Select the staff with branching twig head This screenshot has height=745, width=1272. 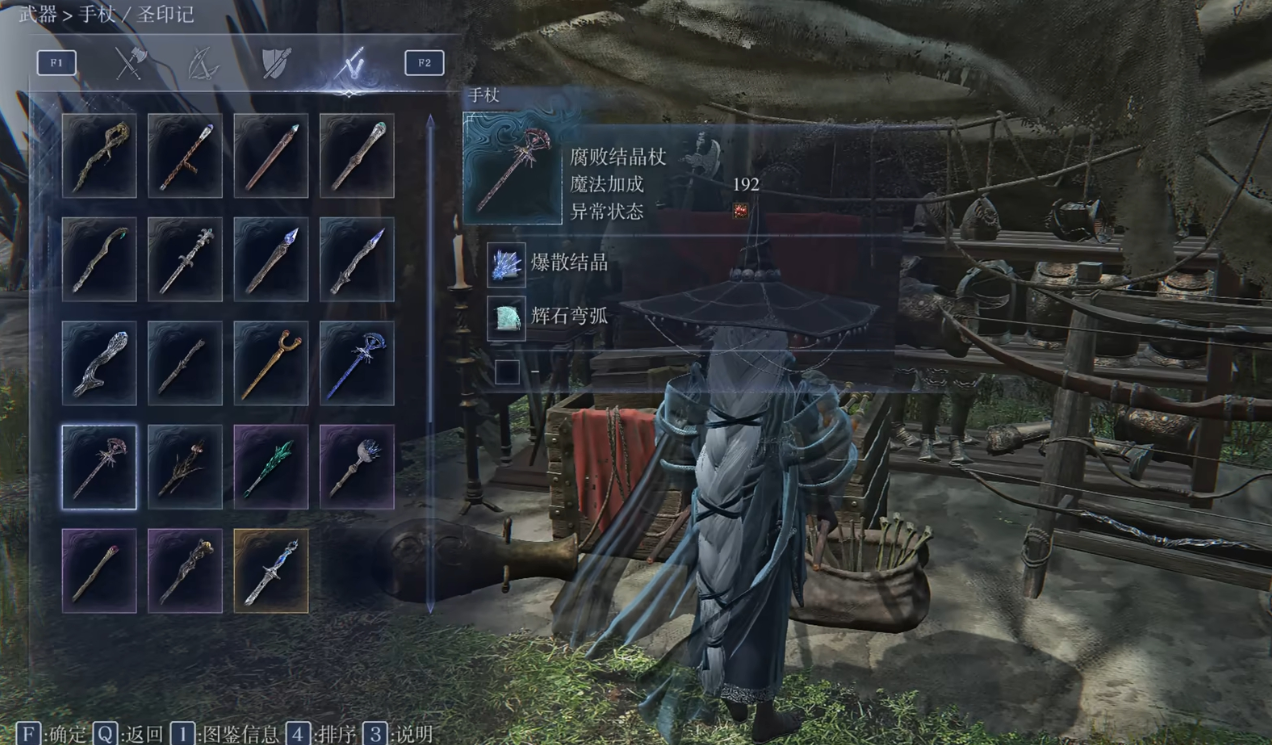(185, 467)
